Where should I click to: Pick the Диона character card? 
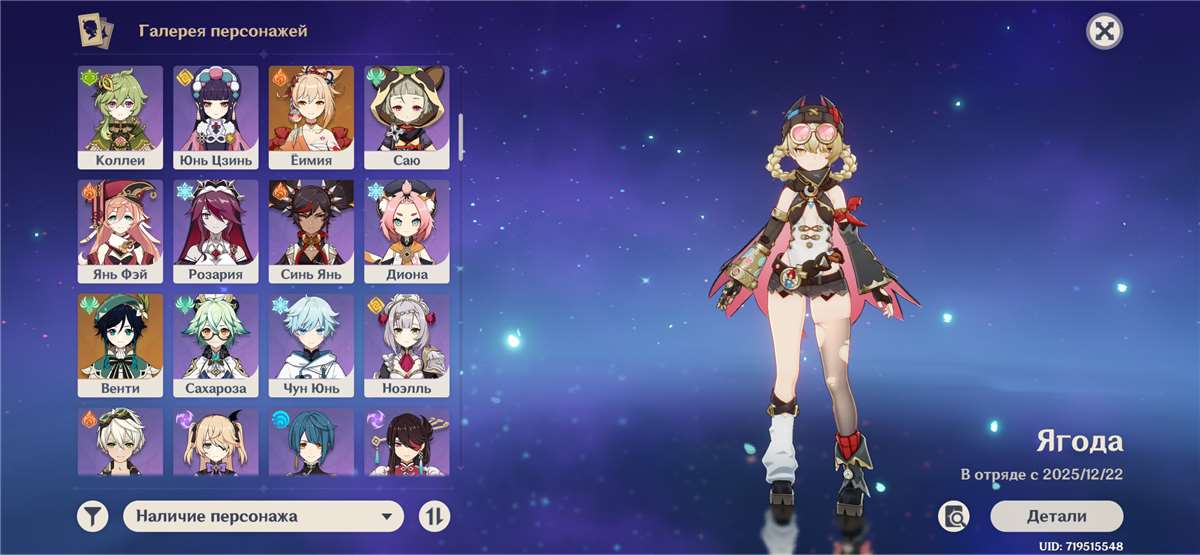(x=406, y=231)
